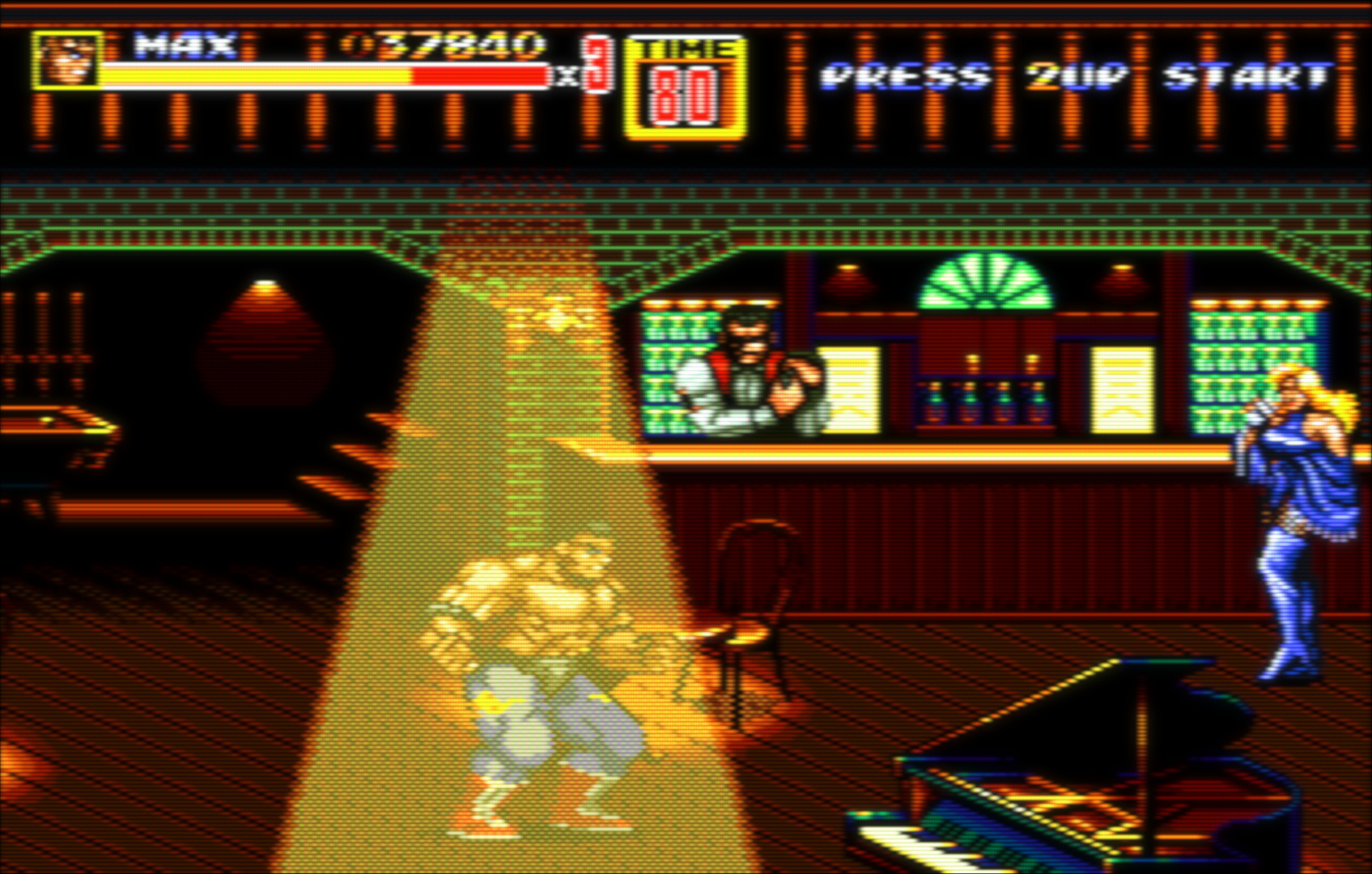Click Max's character portrait icon
The width and height of the screenshot is (1372, 874).
pos(66,59)
